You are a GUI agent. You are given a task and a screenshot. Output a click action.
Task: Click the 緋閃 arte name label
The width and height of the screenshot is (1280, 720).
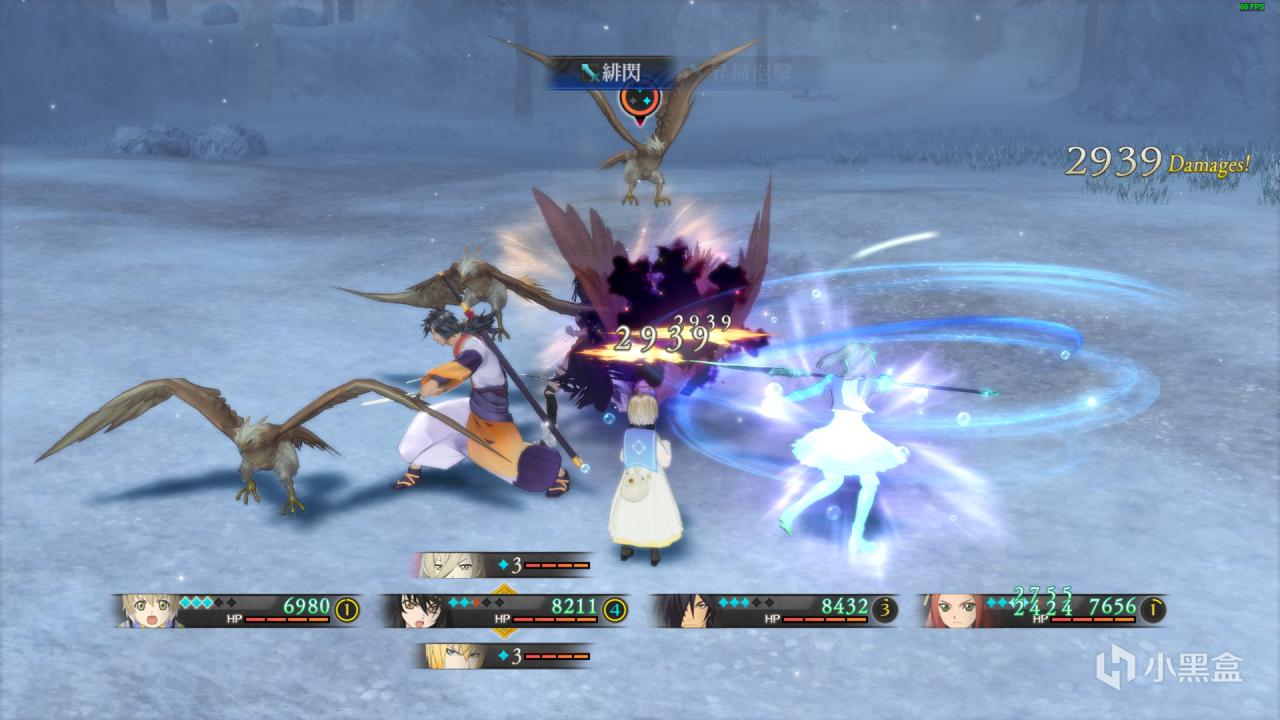click(x=611, y=73)
